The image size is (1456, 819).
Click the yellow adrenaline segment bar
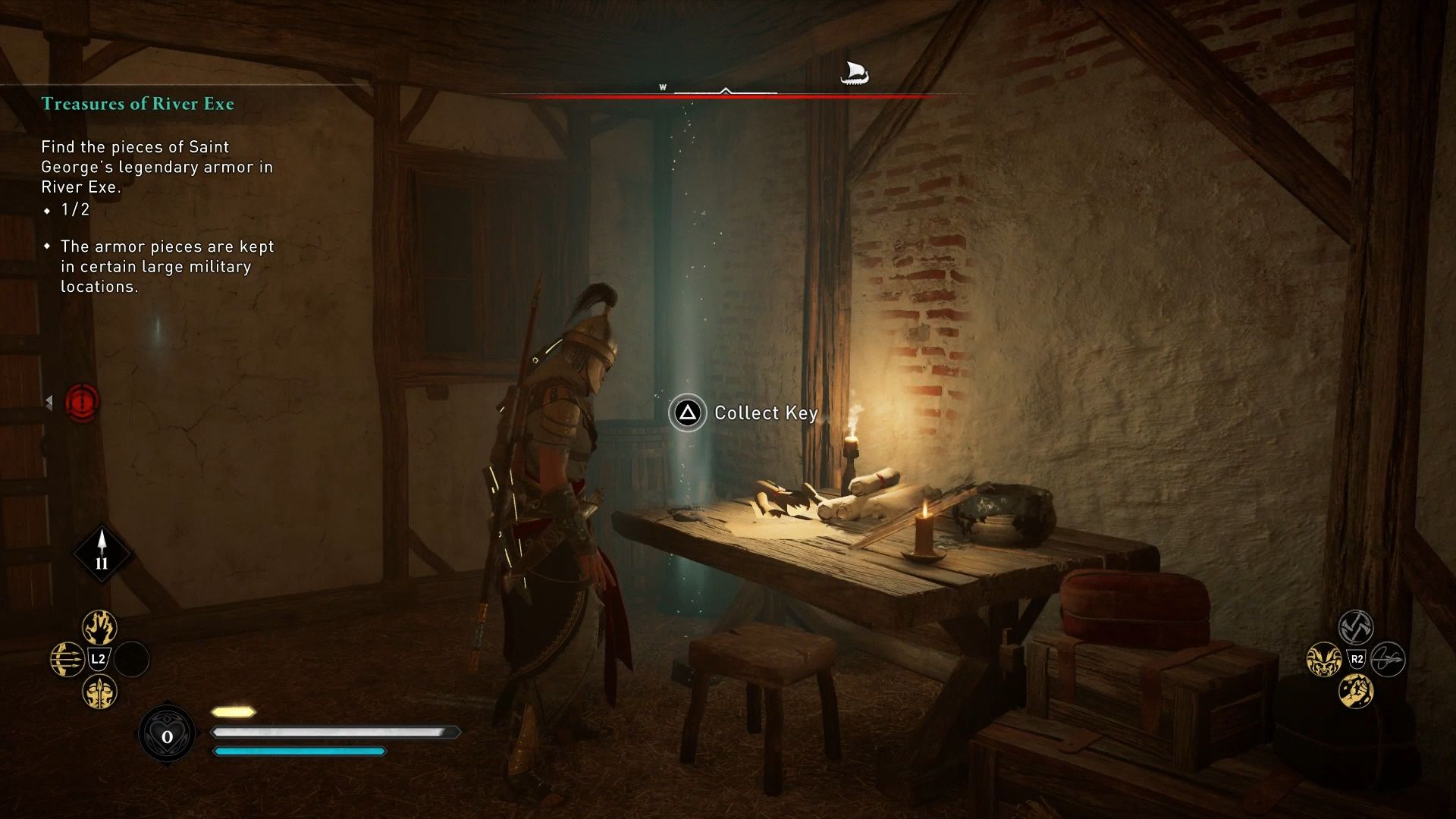(232, 711)
